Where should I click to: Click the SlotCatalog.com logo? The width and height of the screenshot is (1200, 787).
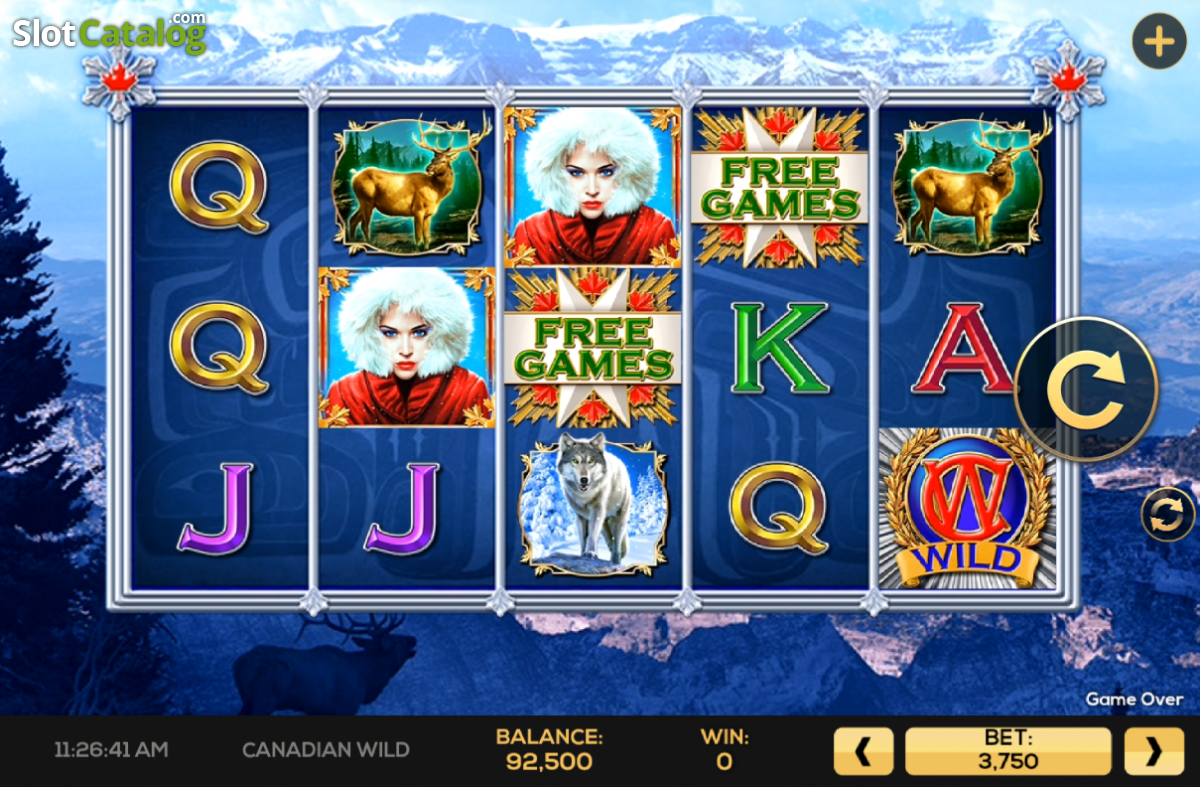pyautogui.click(x=109, y=32)
